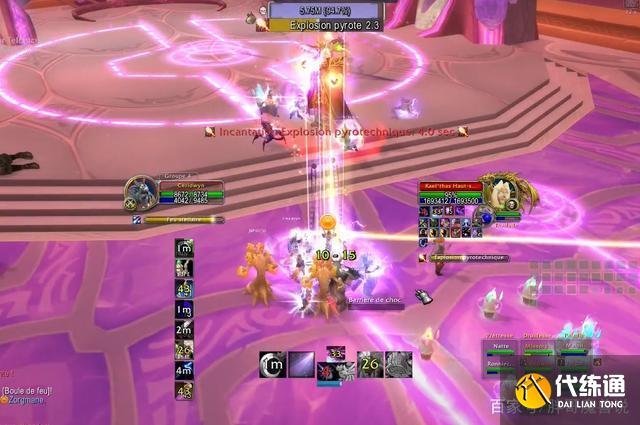Screen dimensions: 640x425
Task: Activate the purple beam ability icon
Action: [x=301, y=365]
